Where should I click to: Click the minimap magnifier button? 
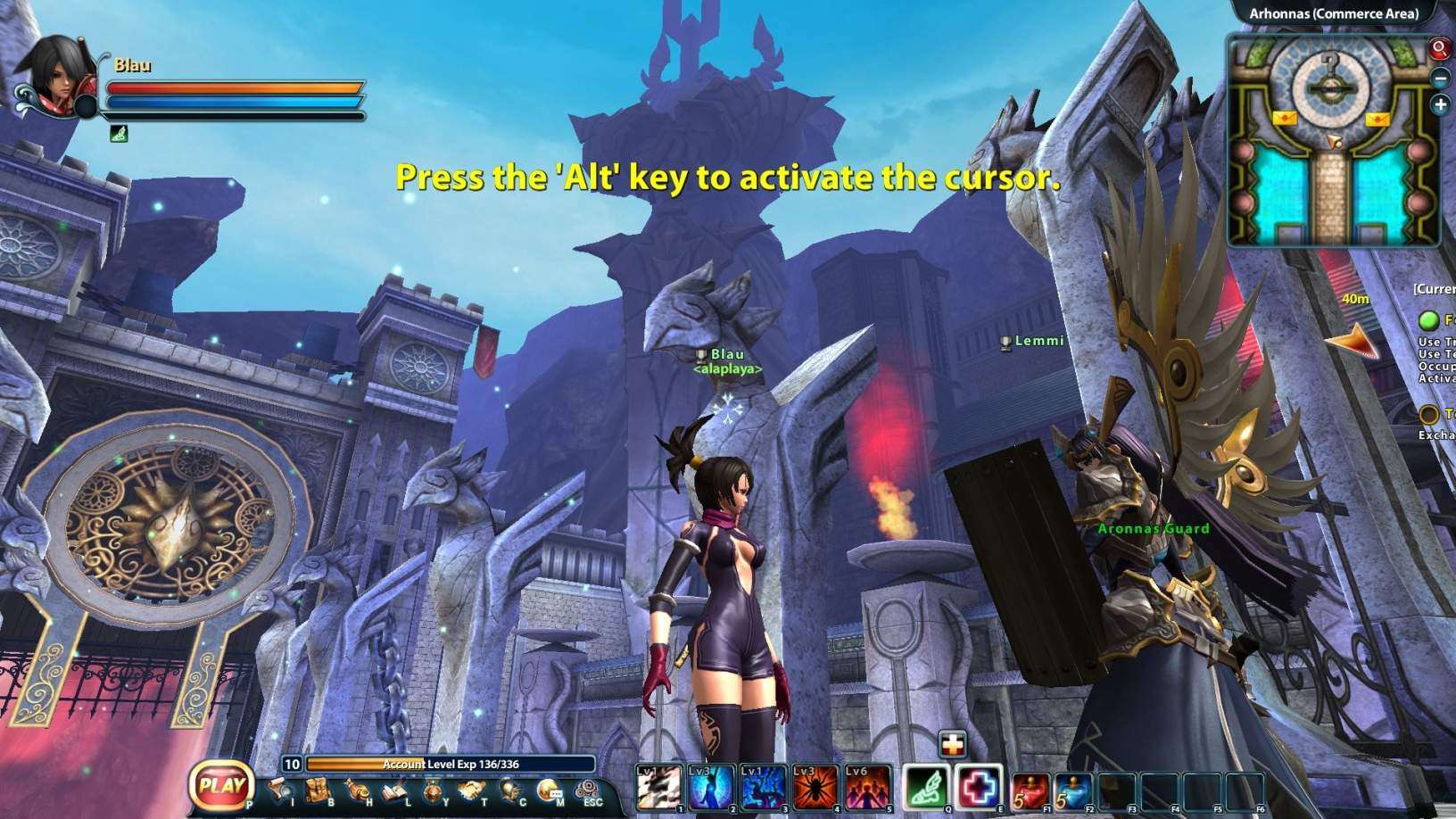(1439, 48)
